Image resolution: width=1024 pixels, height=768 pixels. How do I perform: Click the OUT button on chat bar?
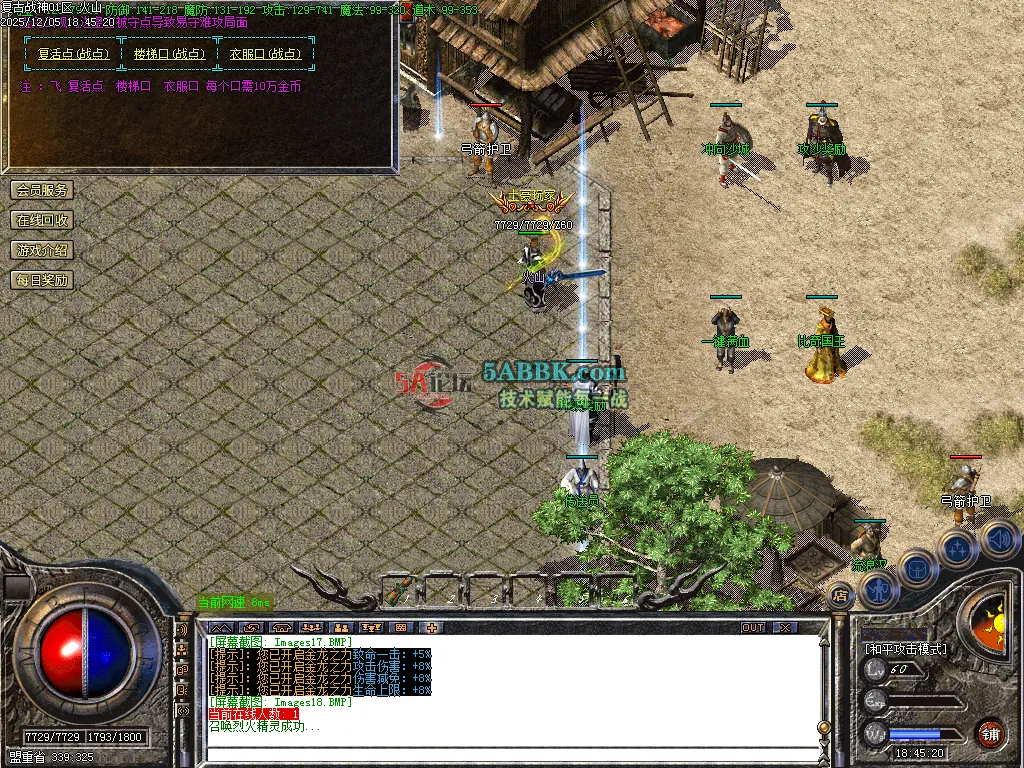pos(753,628)
